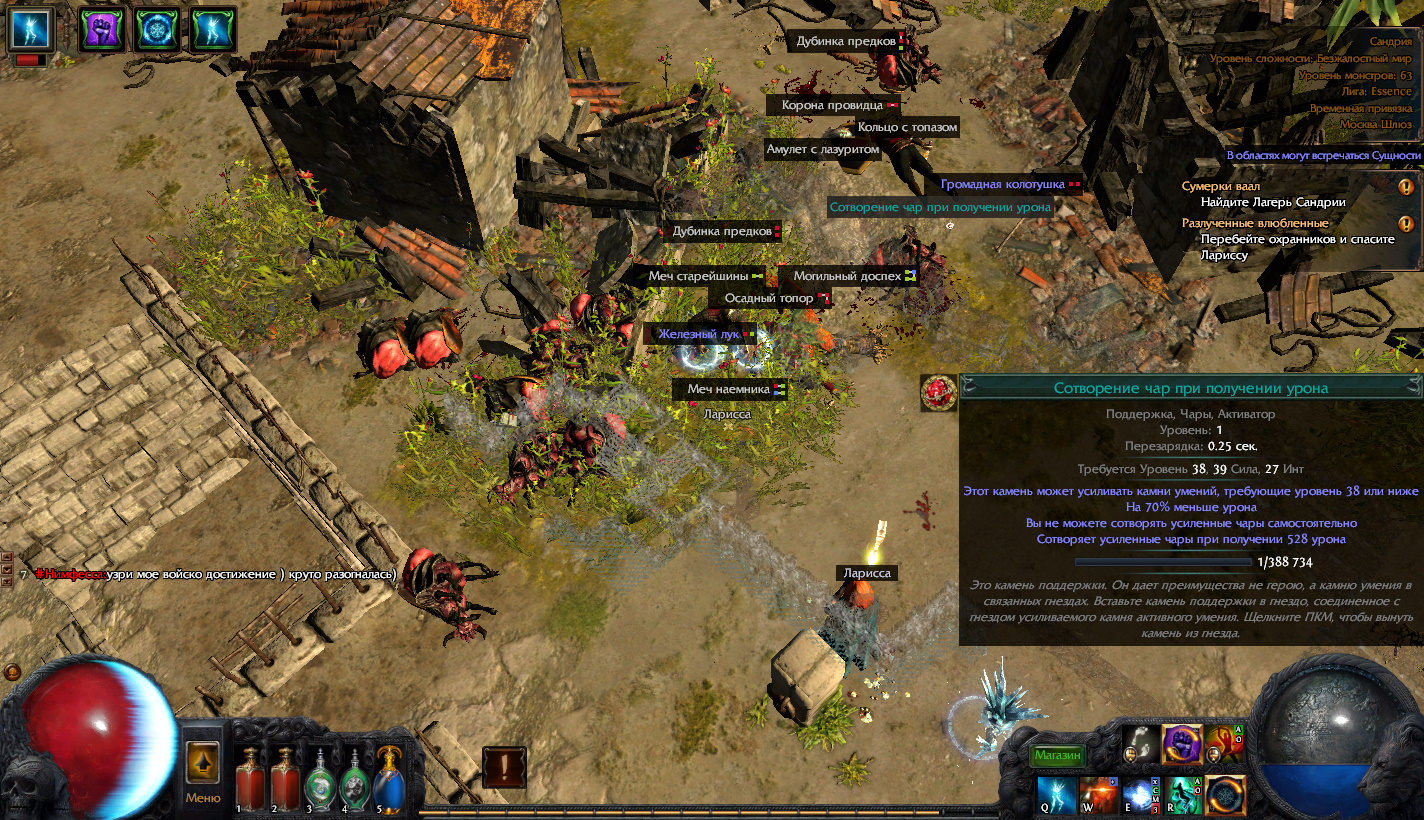Click the orange exclamation notification button
The image size is (1424, 820).
504,767
